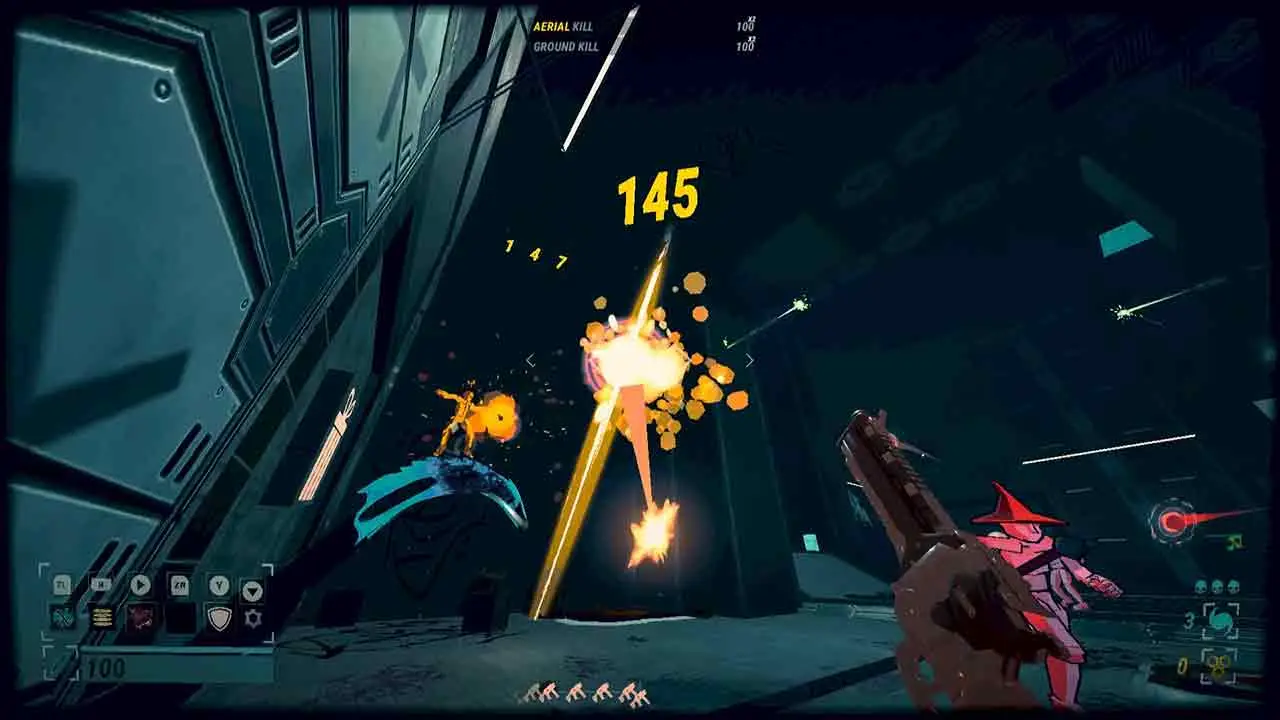Select the teal crossed-blades ability icon

click(x=62, y=617)
